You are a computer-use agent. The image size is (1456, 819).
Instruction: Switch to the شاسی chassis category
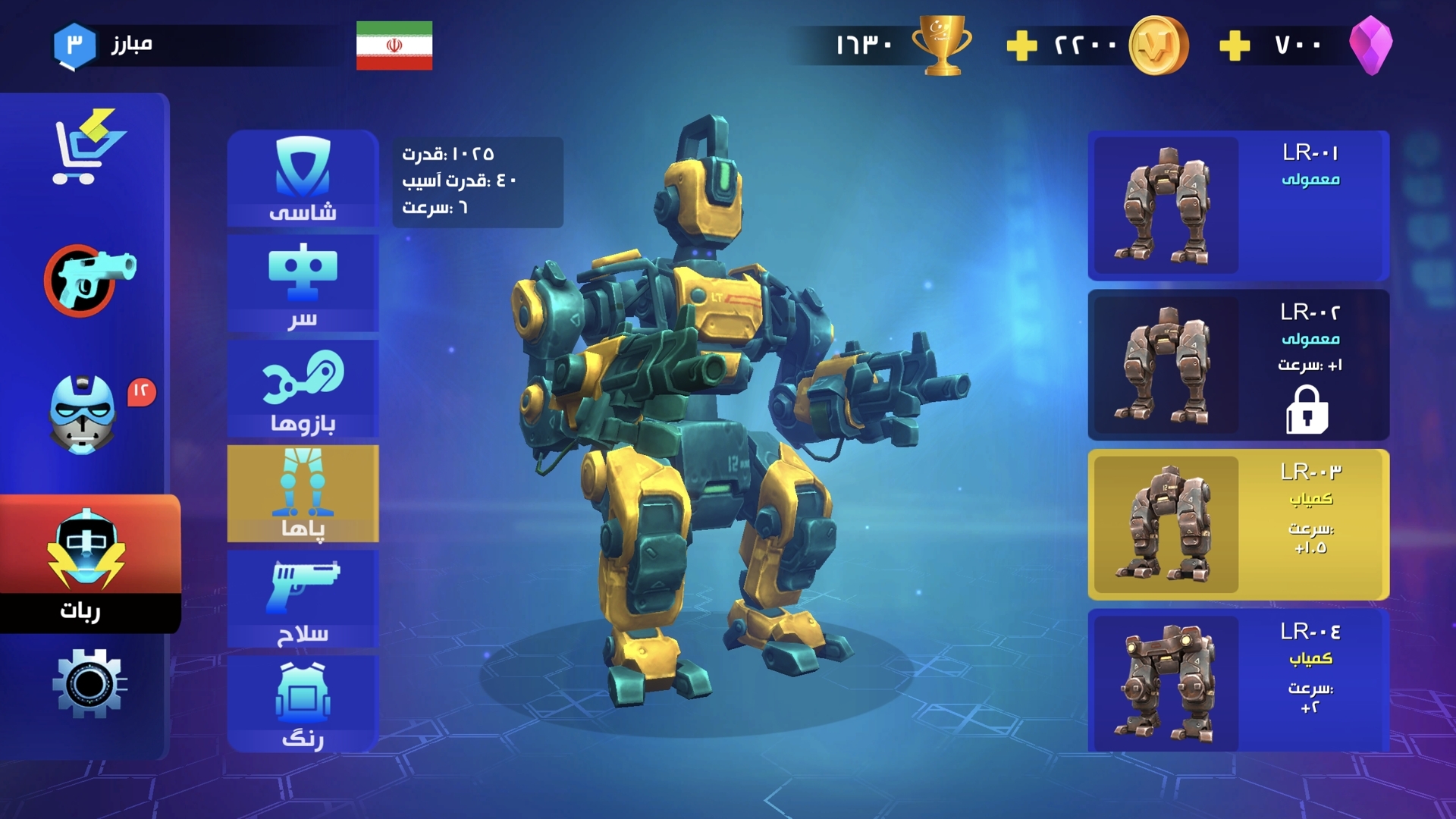[x=303, y=179]
